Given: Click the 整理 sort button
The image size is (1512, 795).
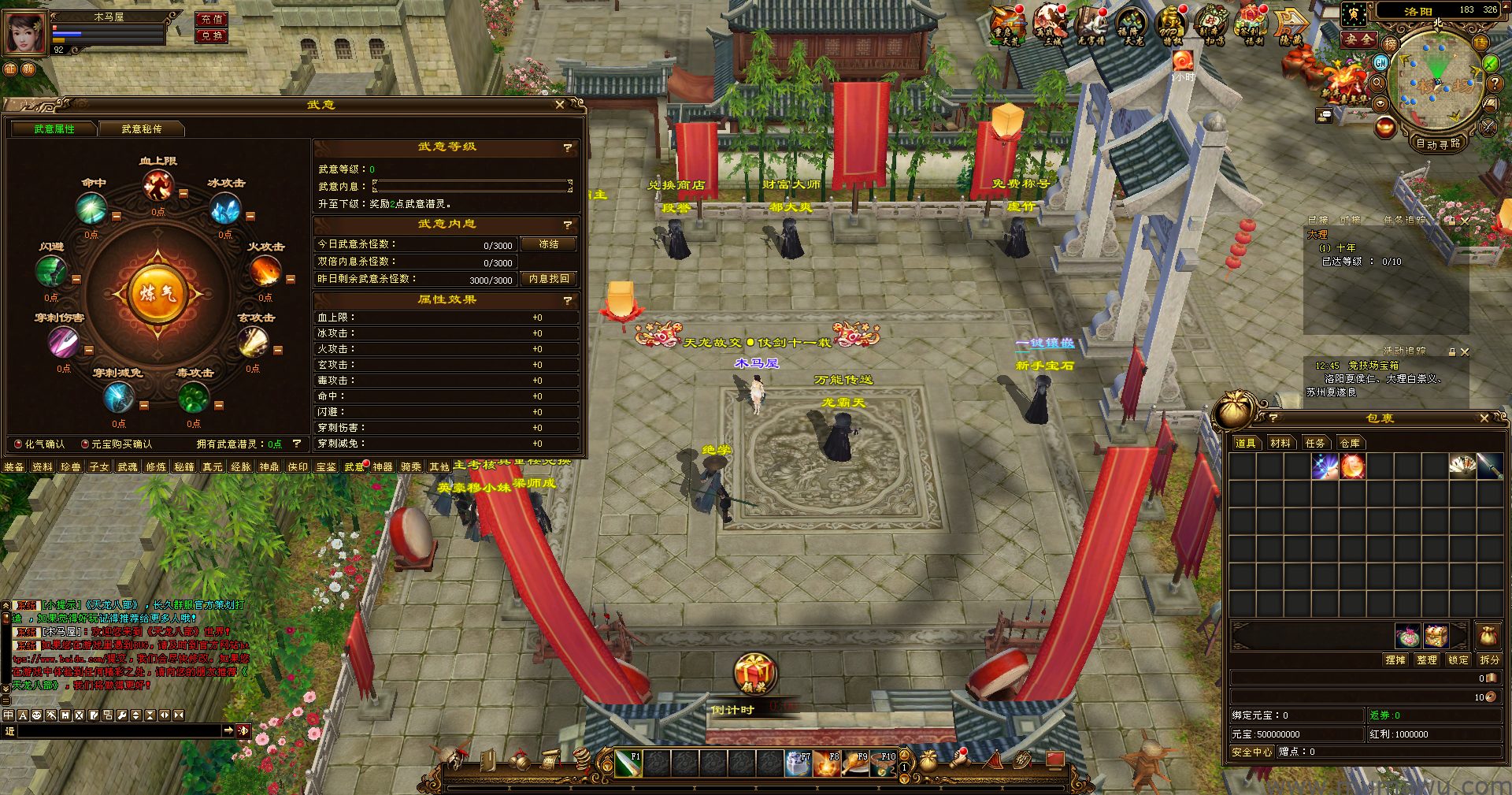Looking at the screenshot, I should (1427, 660).
